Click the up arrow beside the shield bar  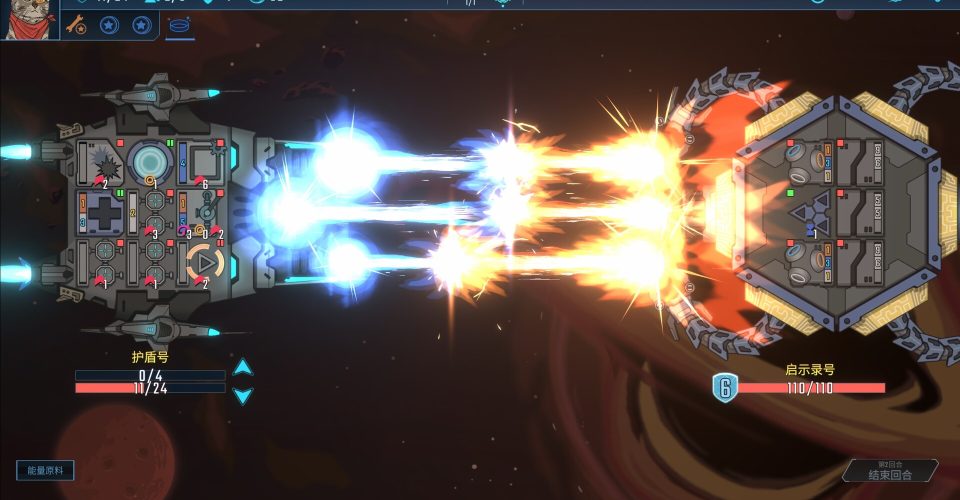[x=243, y=367]
